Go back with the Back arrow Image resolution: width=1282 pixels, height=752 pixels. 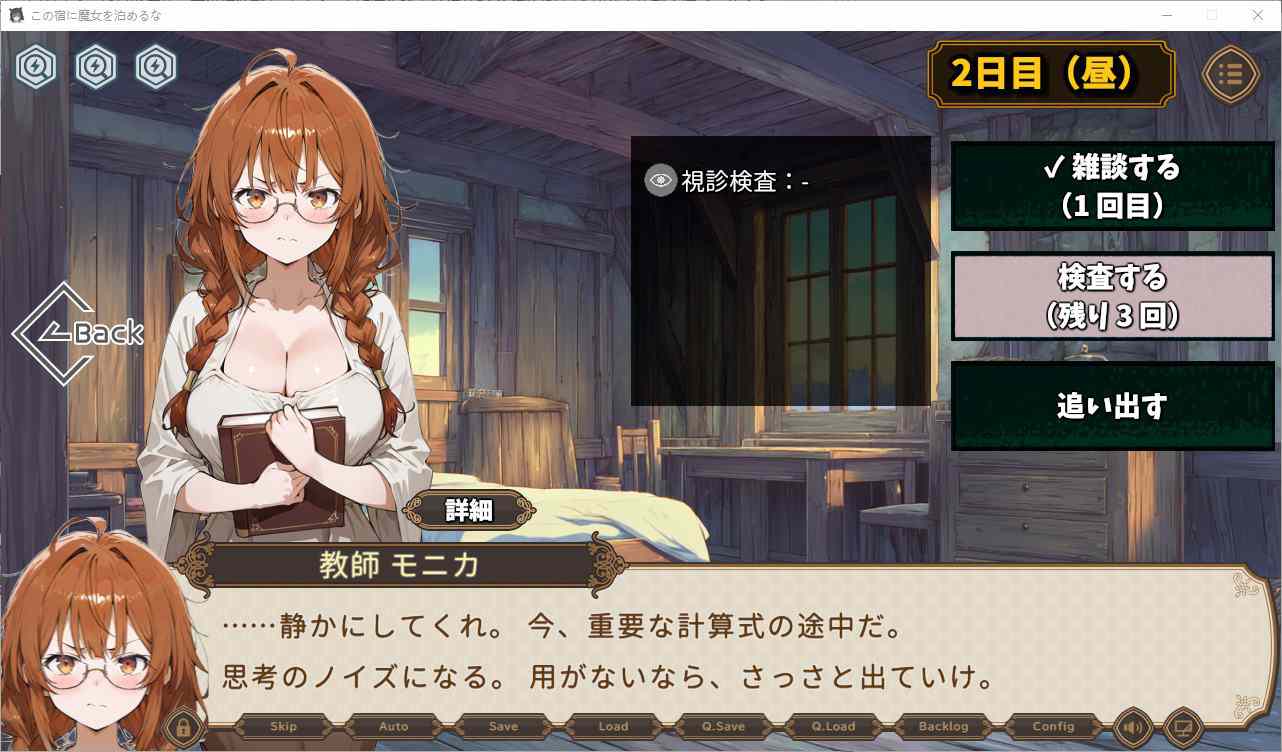pos(80,333)
